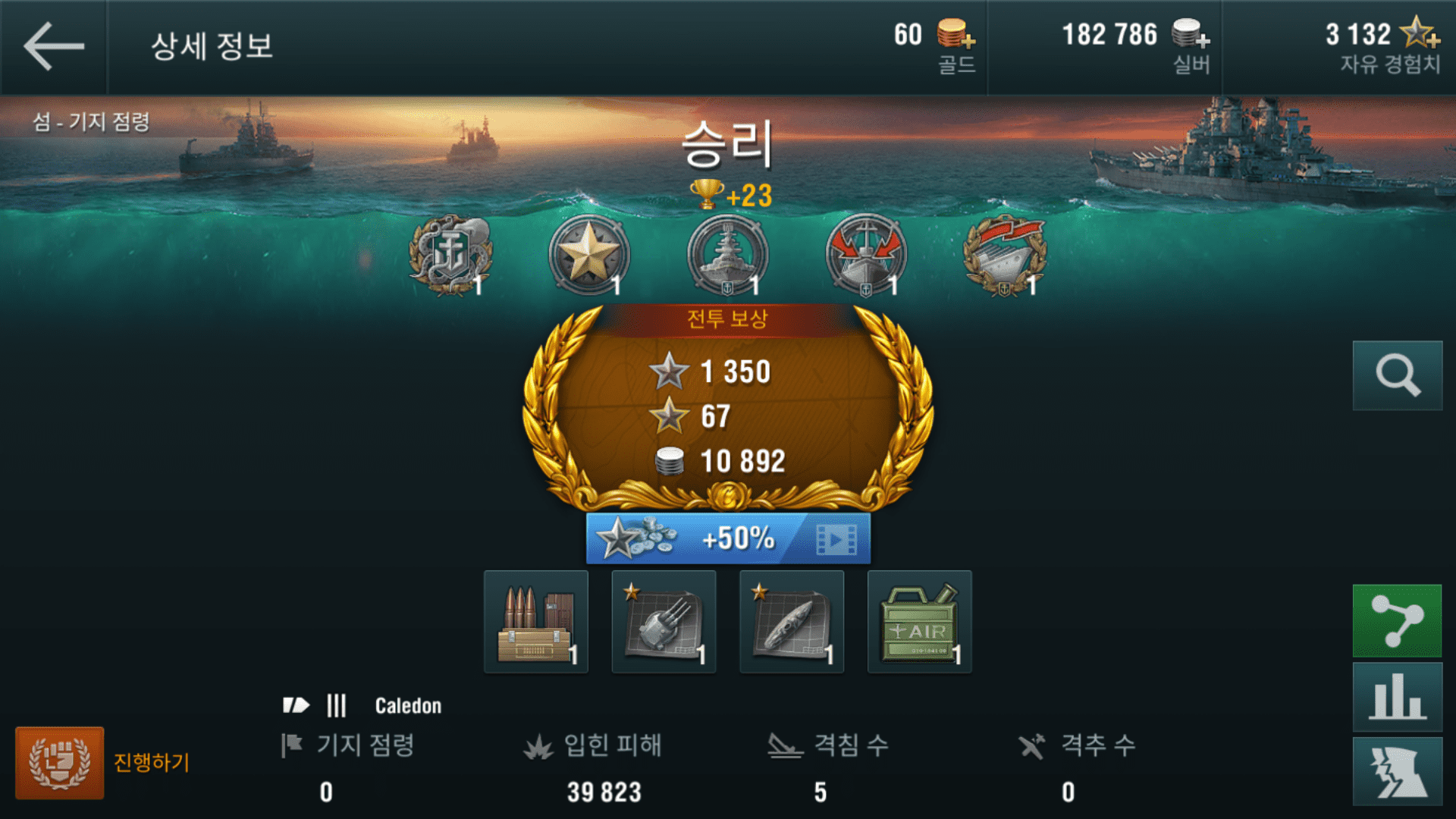1456x819 pixels.
Task: View the red arrows ship medal
Action: [866, 255]
